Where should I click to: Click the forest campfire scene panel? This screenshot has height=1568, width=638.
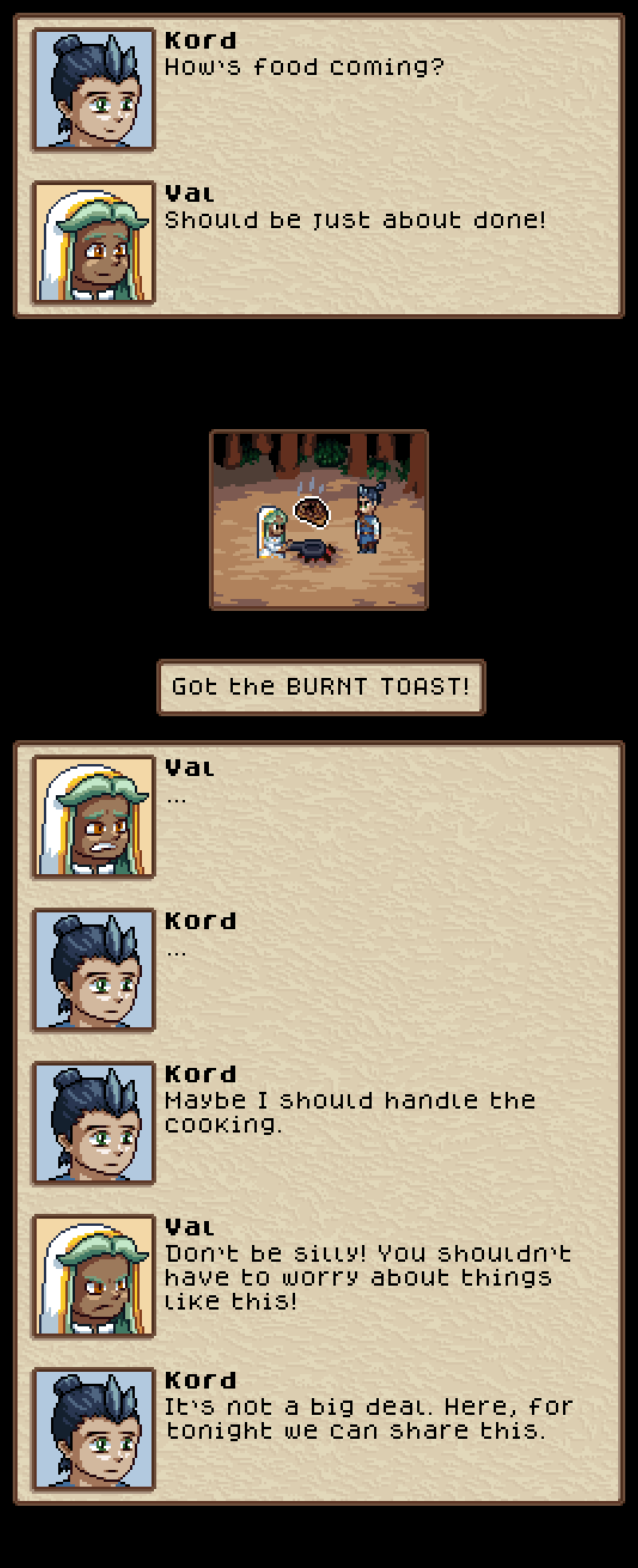pyautogui.click(x=319, y=520)
